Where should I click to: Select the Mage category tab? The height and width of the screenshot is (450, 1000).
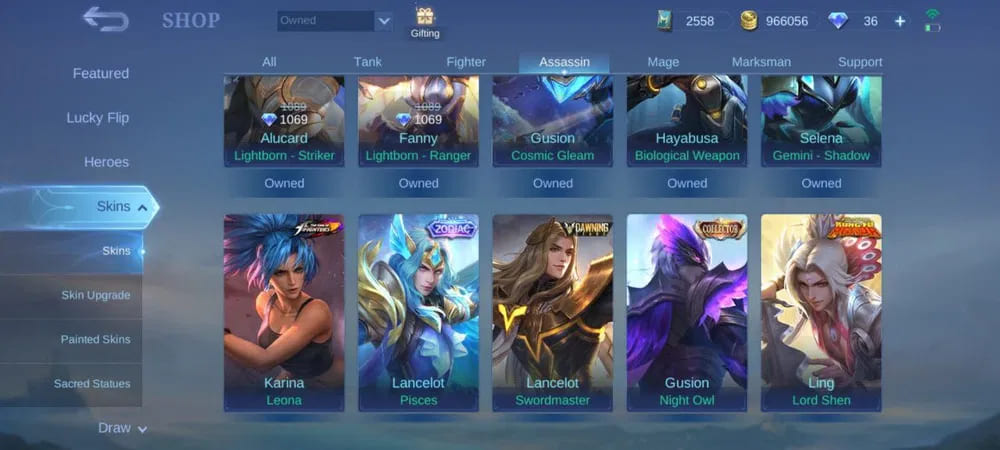[x=663, y=62]
